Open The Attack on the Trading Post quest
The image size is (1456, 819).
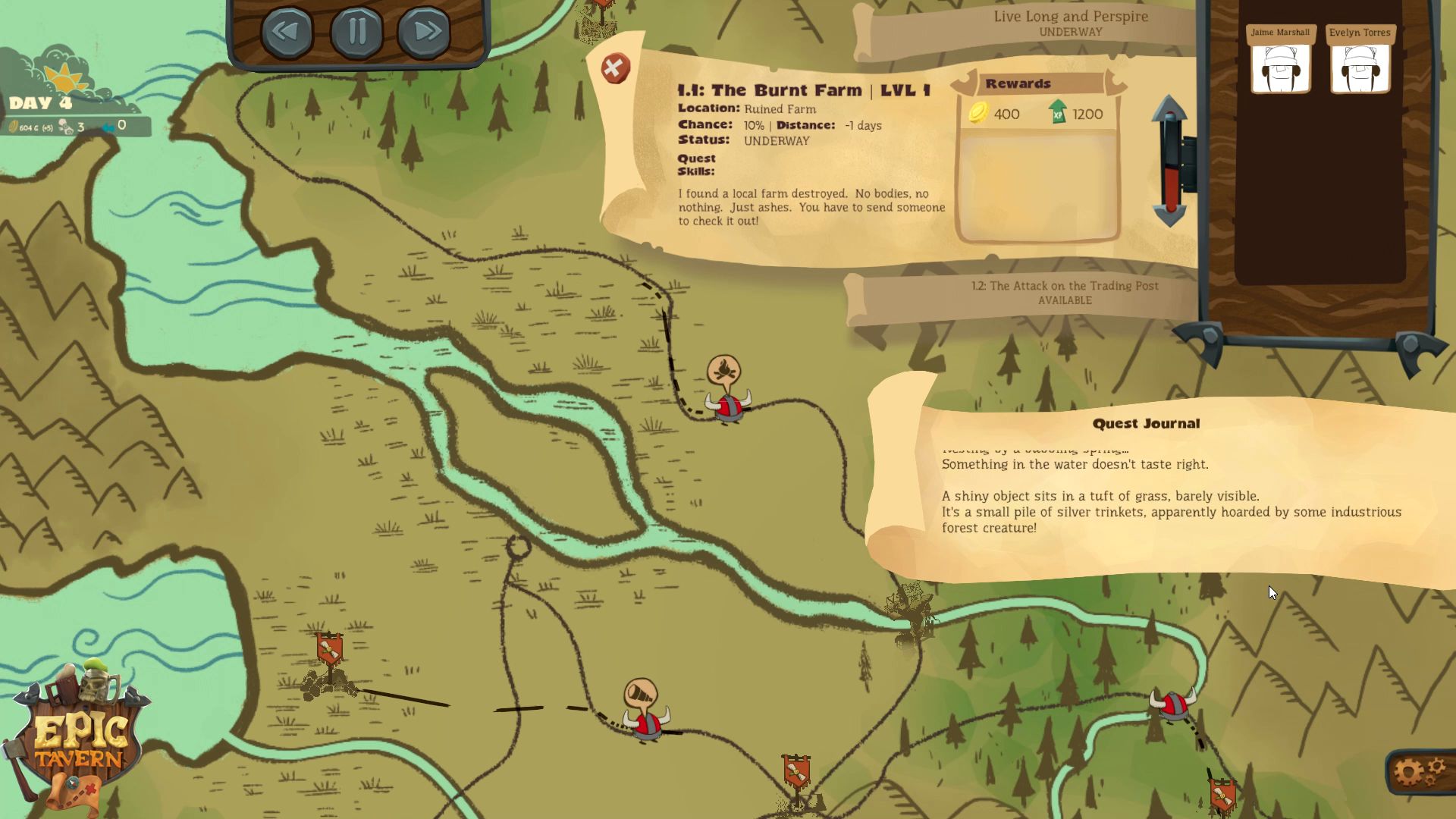point(1064,293)
